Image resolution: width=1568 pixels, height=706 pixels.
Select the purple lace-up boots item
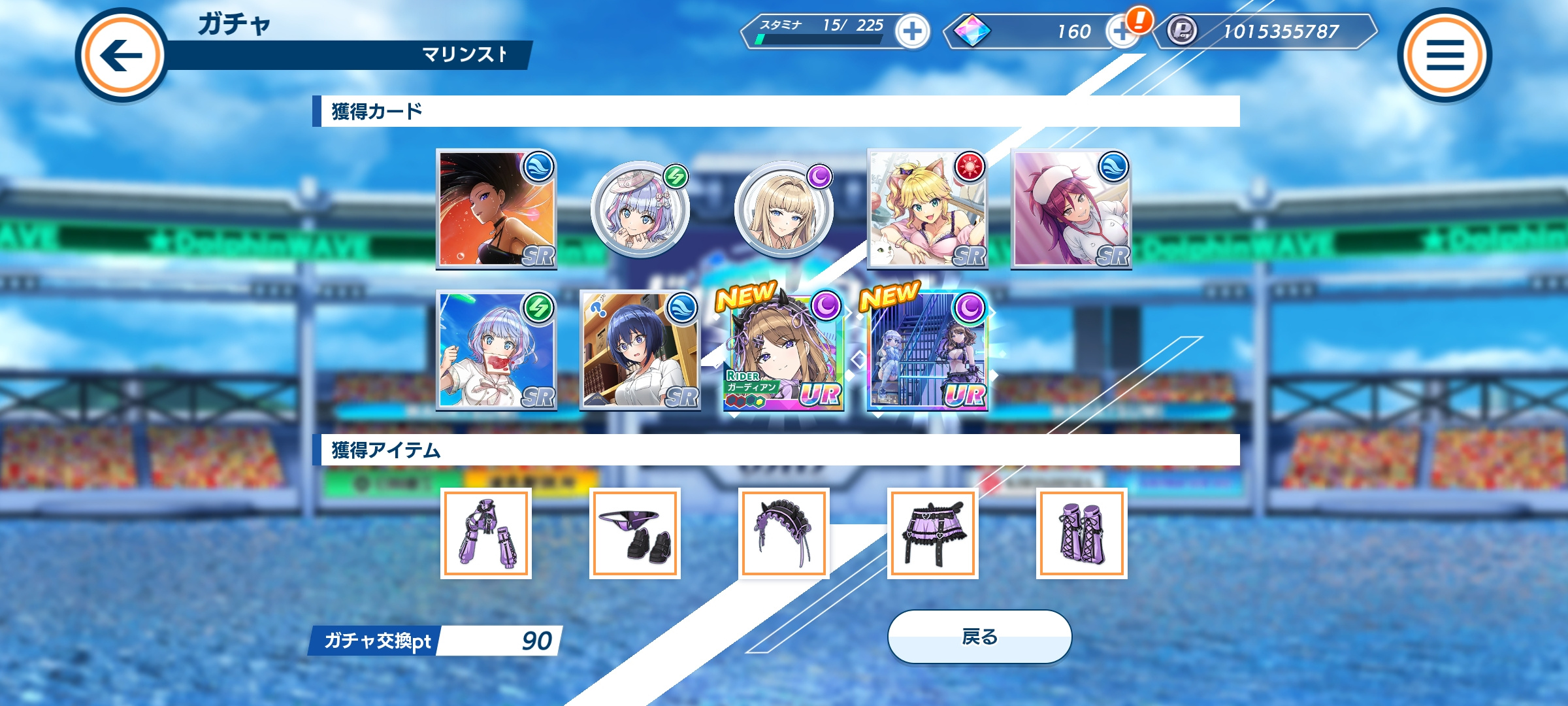(1082, 533)
